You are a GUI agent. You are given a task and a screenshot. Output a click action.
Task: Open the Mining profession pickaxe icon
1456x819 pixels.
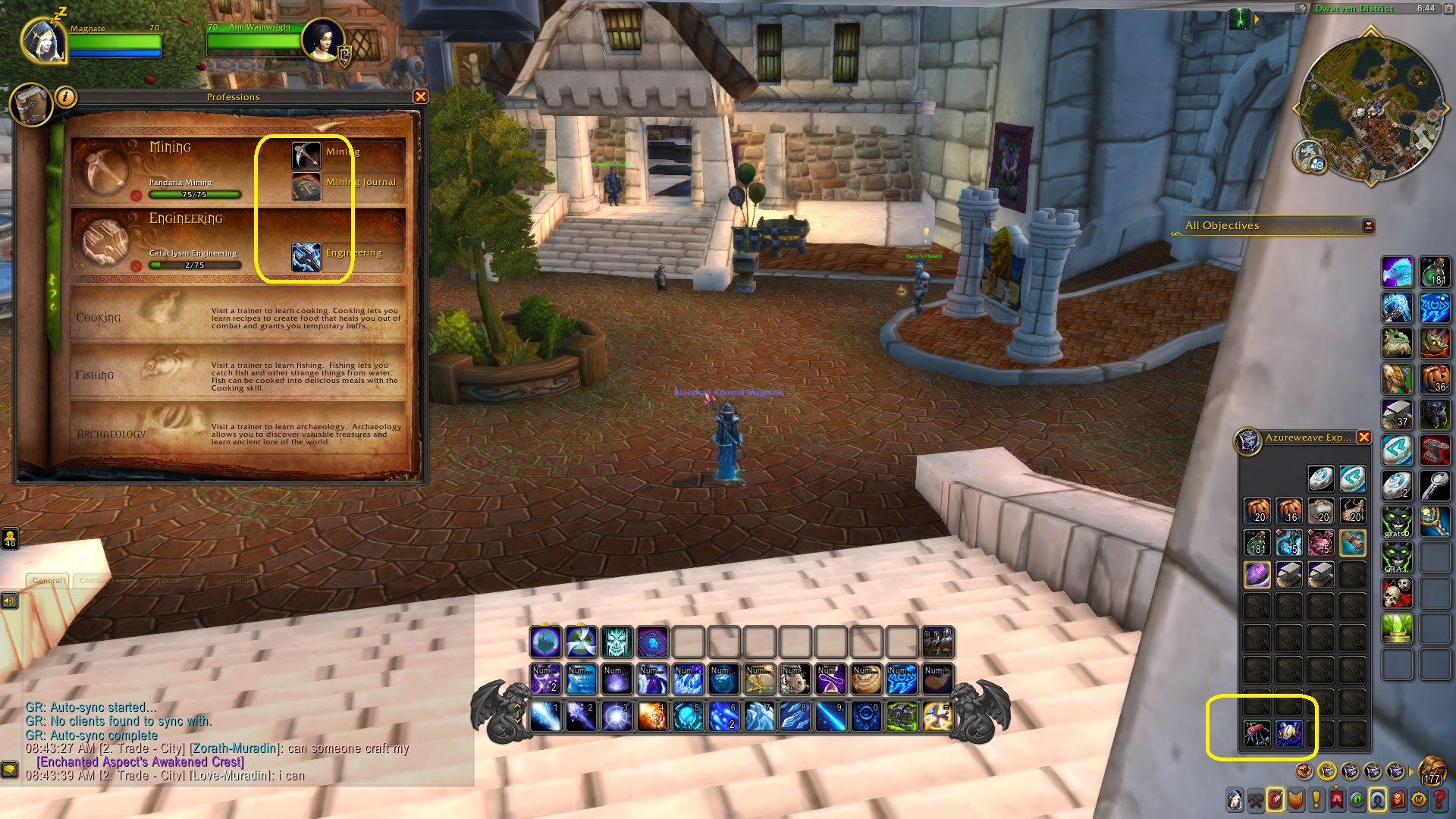306,155
